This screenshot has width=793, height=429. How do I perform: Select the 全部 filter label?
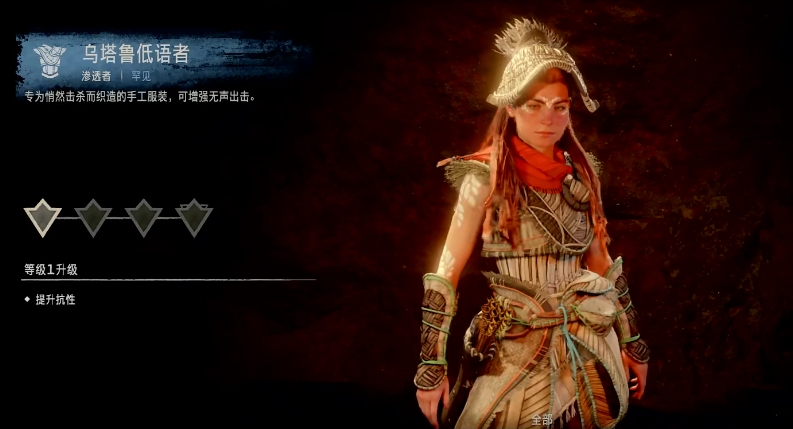click(x=541, y=419)
